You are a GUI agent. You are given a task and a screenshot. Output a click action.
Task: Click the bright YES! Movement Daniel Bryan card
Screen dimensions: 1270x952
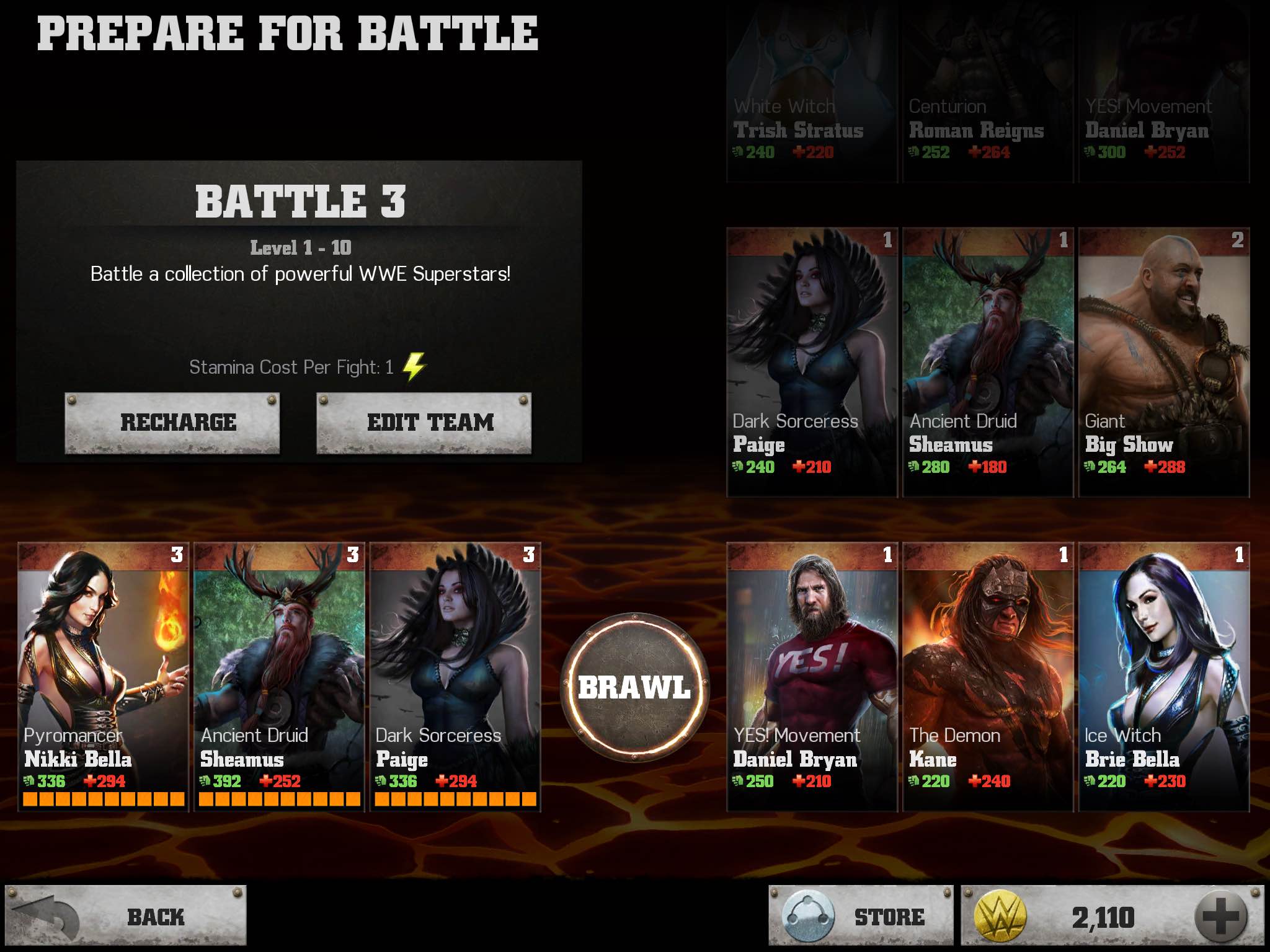point(812,676)
